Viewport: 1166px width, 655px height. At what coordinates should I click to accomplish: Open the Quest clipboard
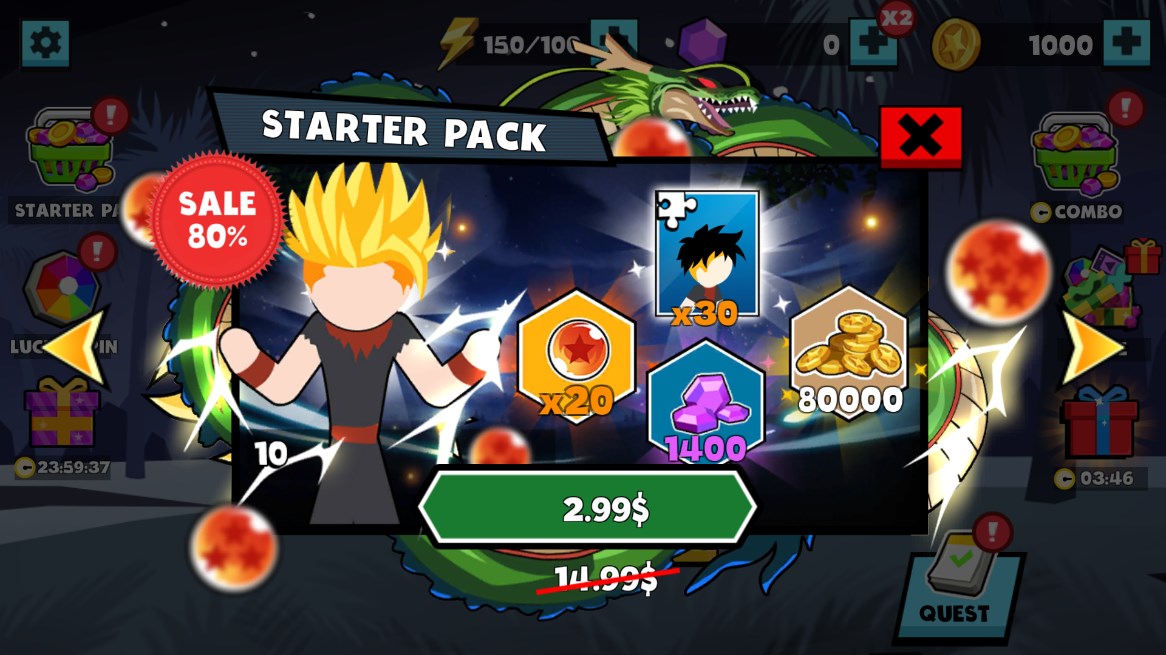959,583
